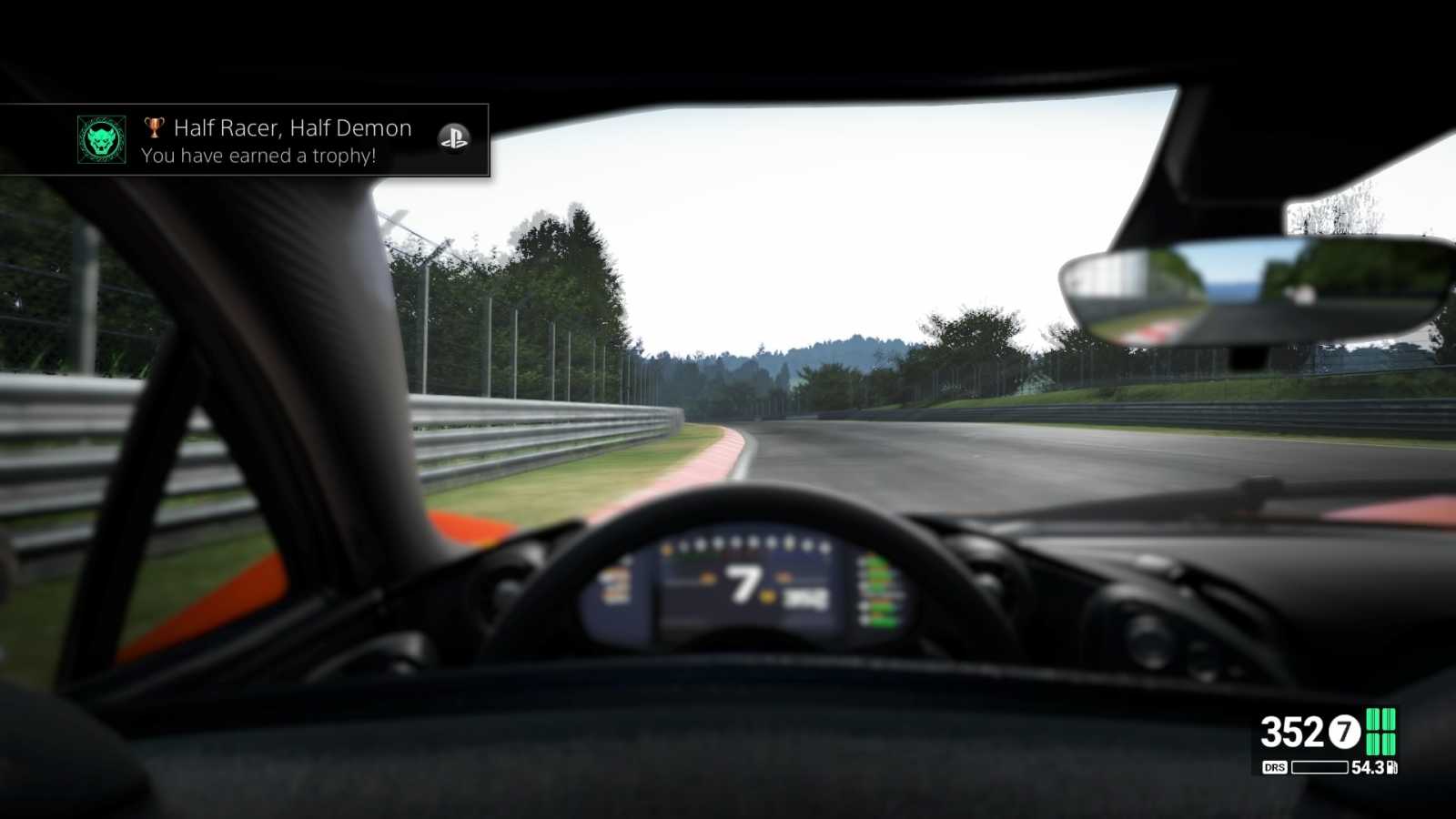Select the yellow warning light on the dashboard cluster
This screenshot has width=1456, height=819.
point(767,597)
